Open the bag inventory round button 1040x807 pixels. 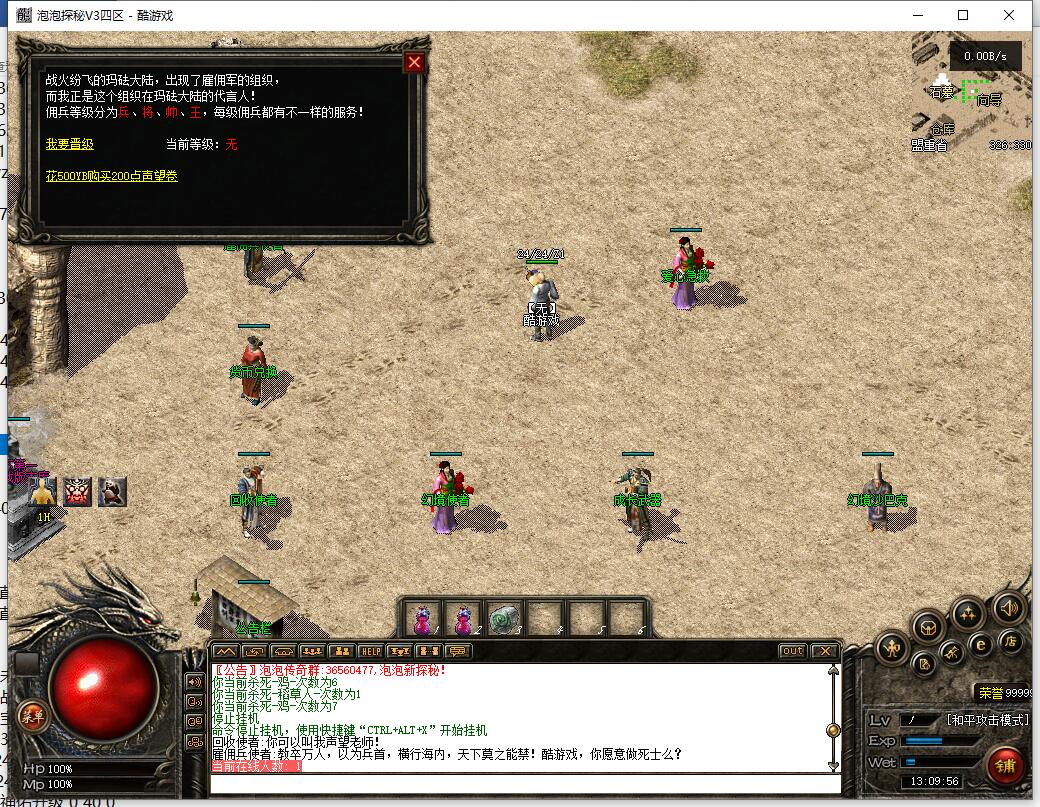click(929, 628)
